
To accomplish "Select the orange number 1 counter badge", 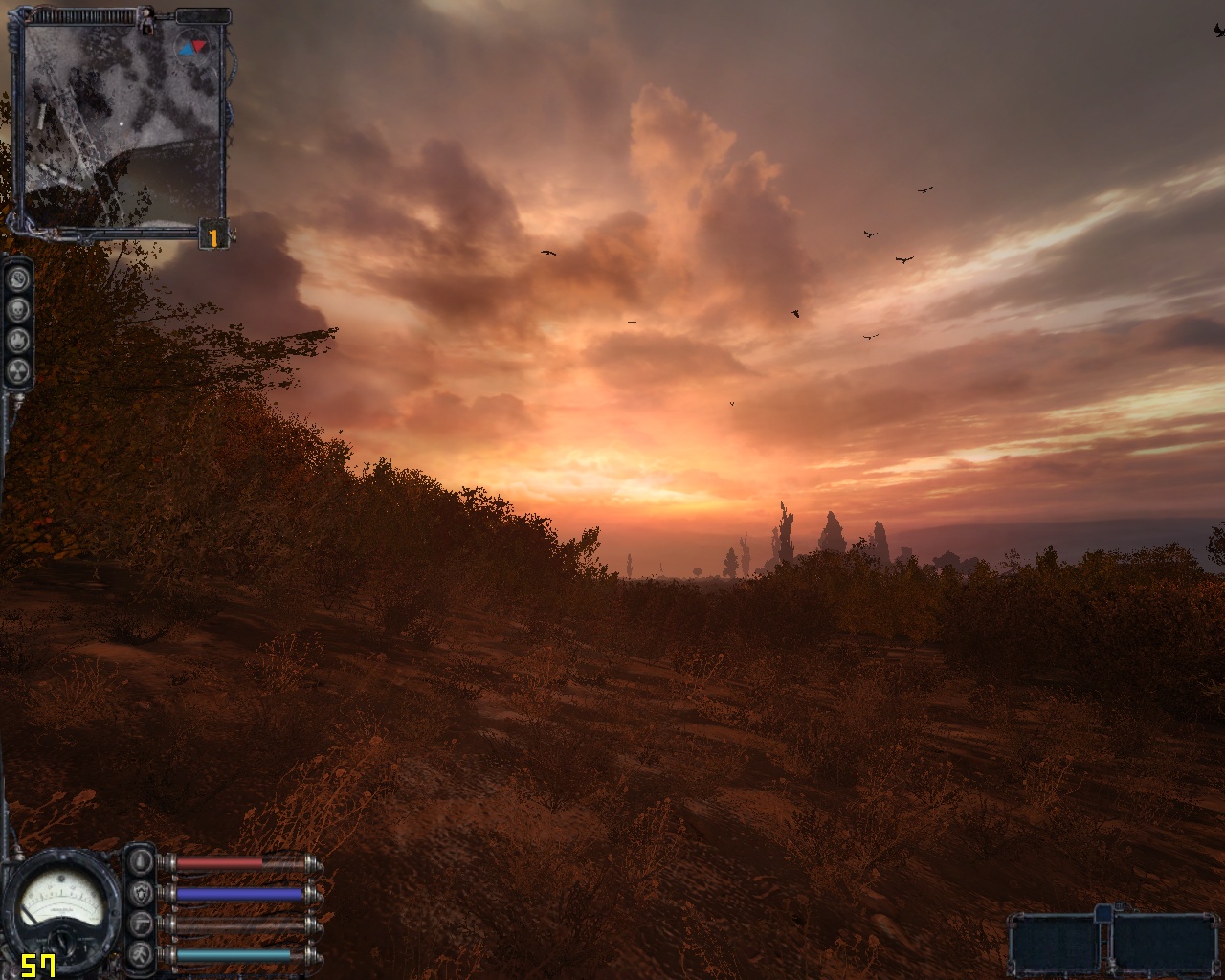I will (x=214, y=236).
